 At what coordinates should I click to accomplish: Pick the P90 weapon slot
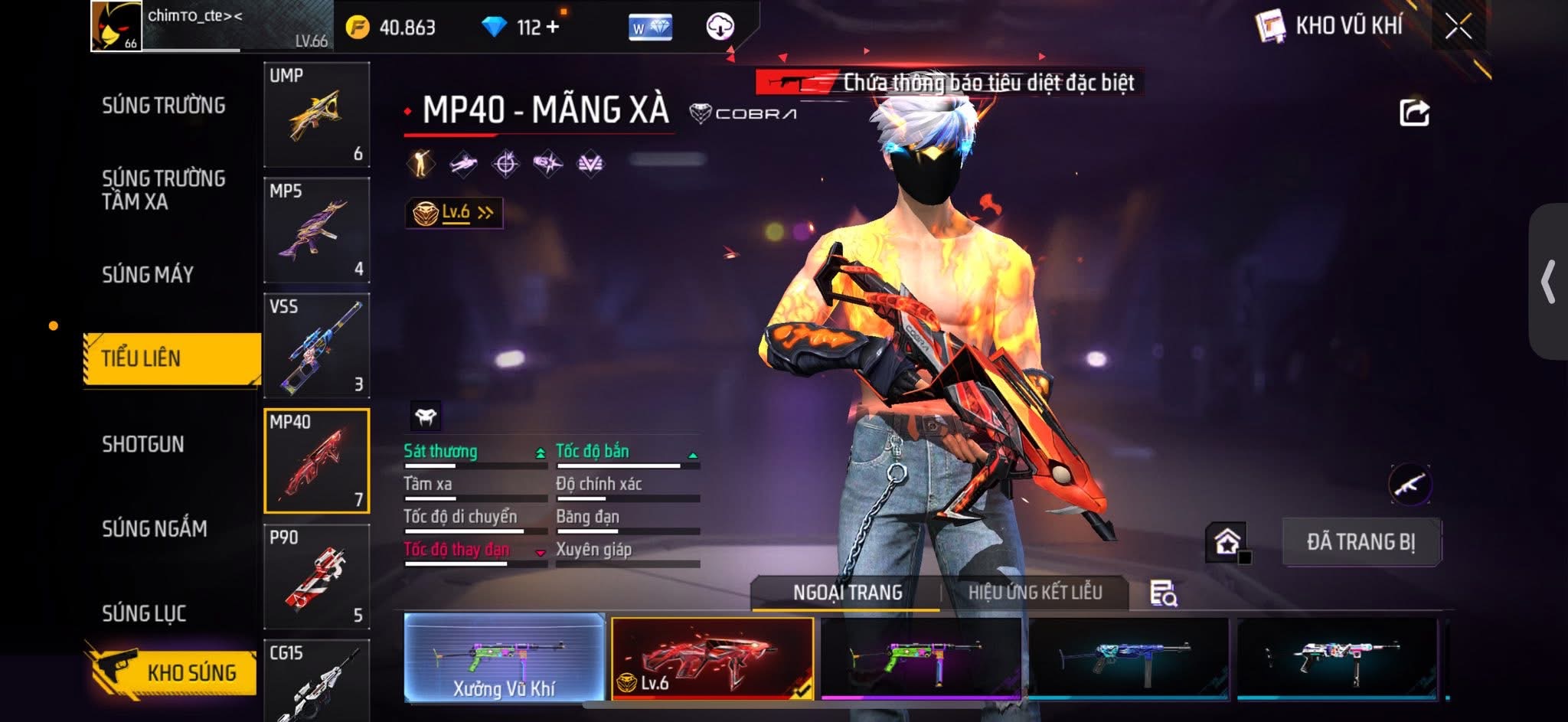click(x=316, y=577)
